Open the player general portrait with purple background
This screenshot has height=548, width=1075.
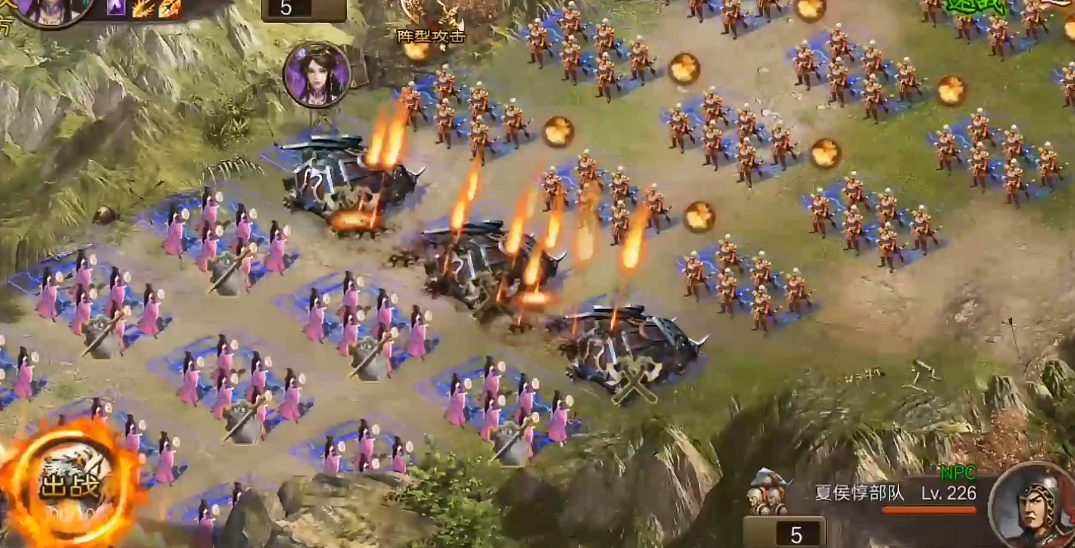pyautogui.click(x=45, y=10)
